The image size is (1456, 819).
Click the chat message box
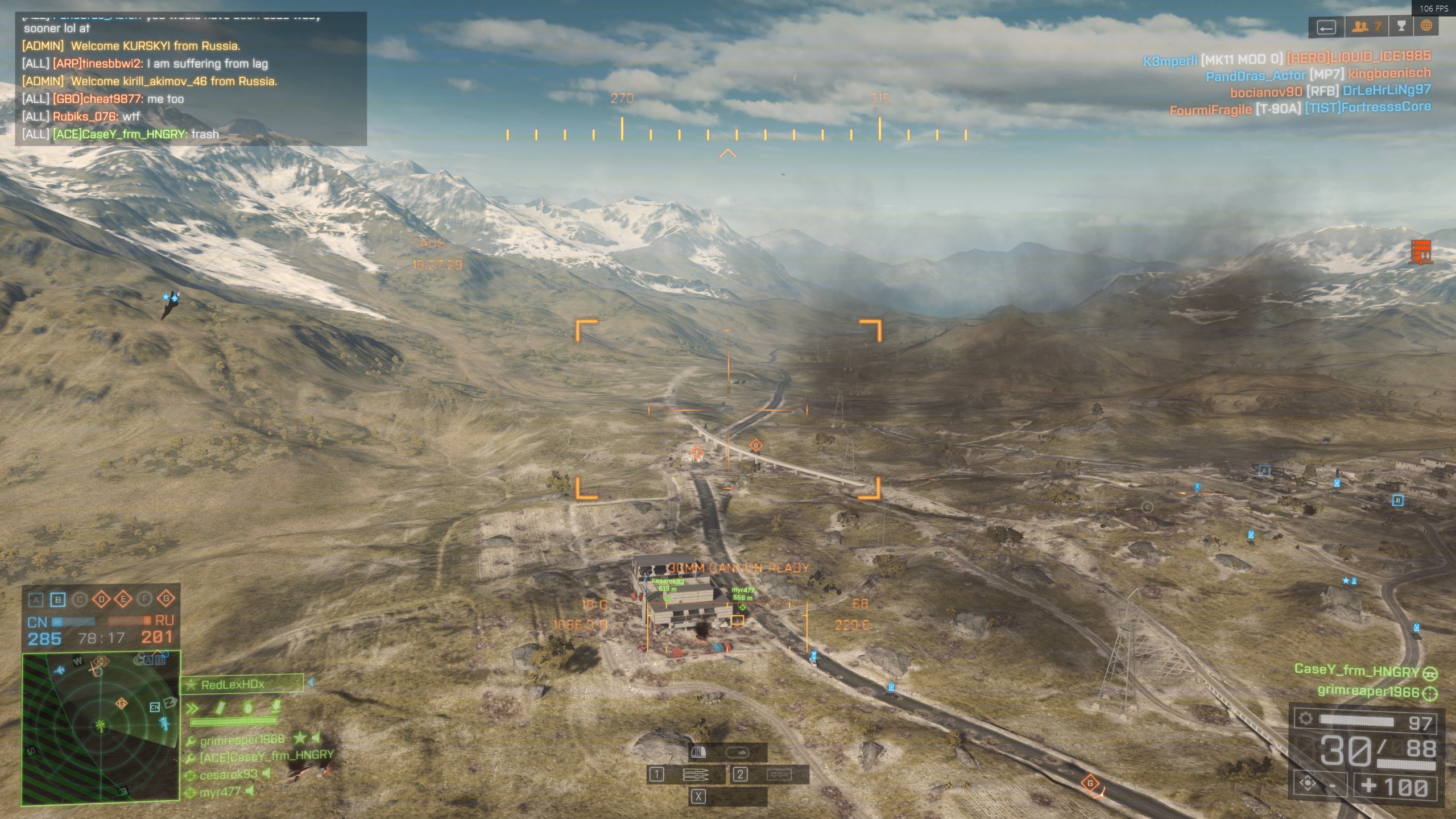191,79
